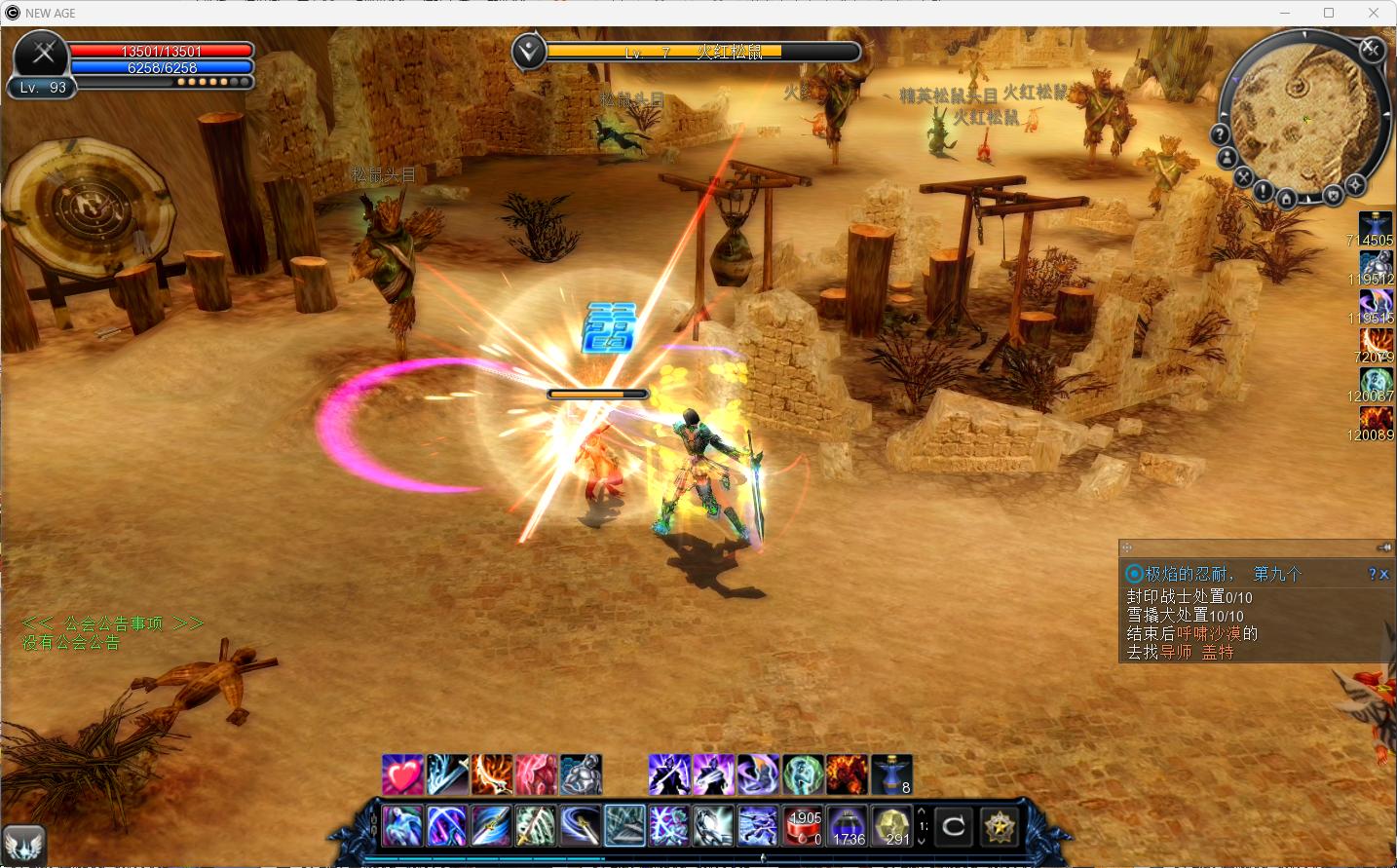
Task: Open quest help via the blue question mark
Action: pos(1372,575)
